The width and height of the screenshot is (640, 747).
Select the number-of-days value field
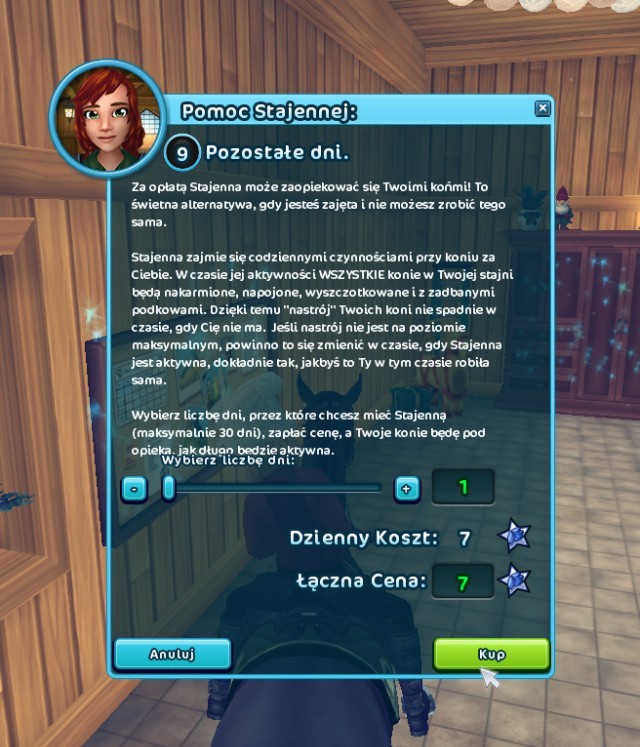tap(463, 488)
